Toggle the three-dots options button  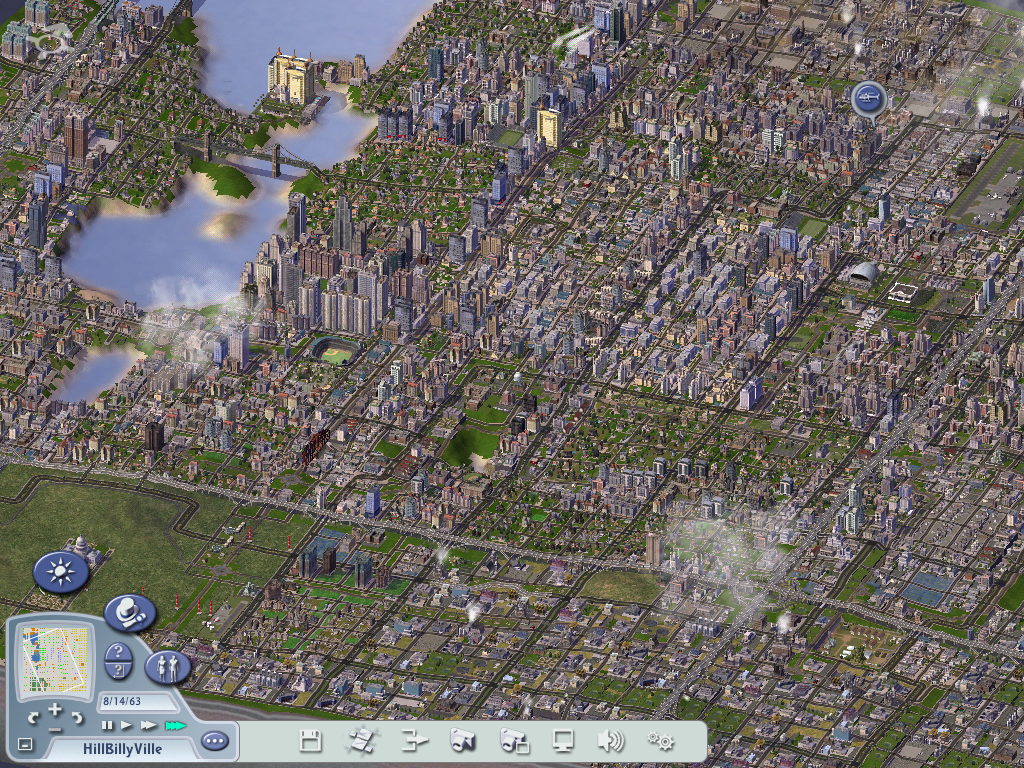click(214, 741)
